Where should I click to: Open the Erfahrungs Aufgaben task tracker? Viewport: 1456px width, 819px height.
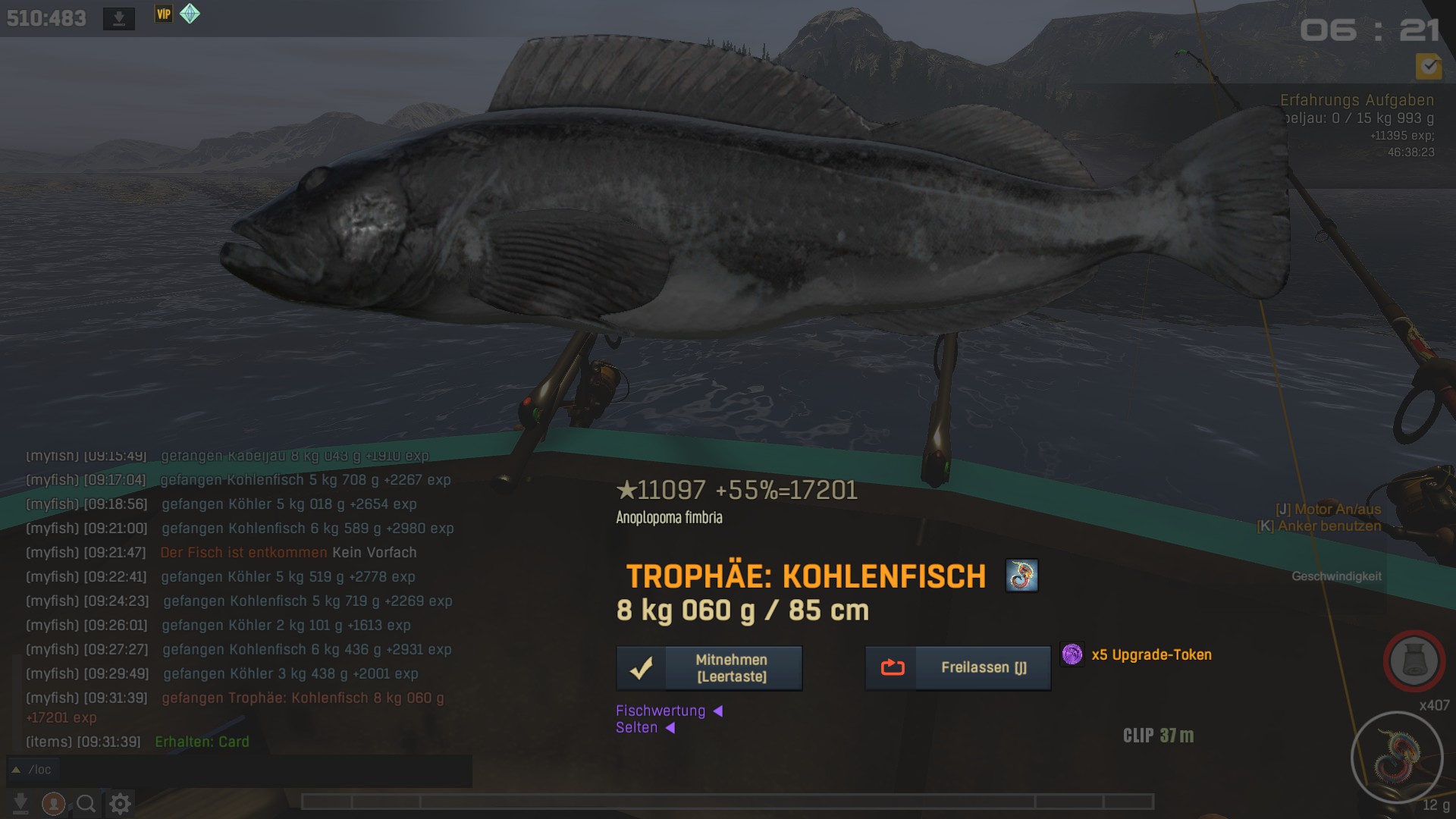[x=1357, y=100]
